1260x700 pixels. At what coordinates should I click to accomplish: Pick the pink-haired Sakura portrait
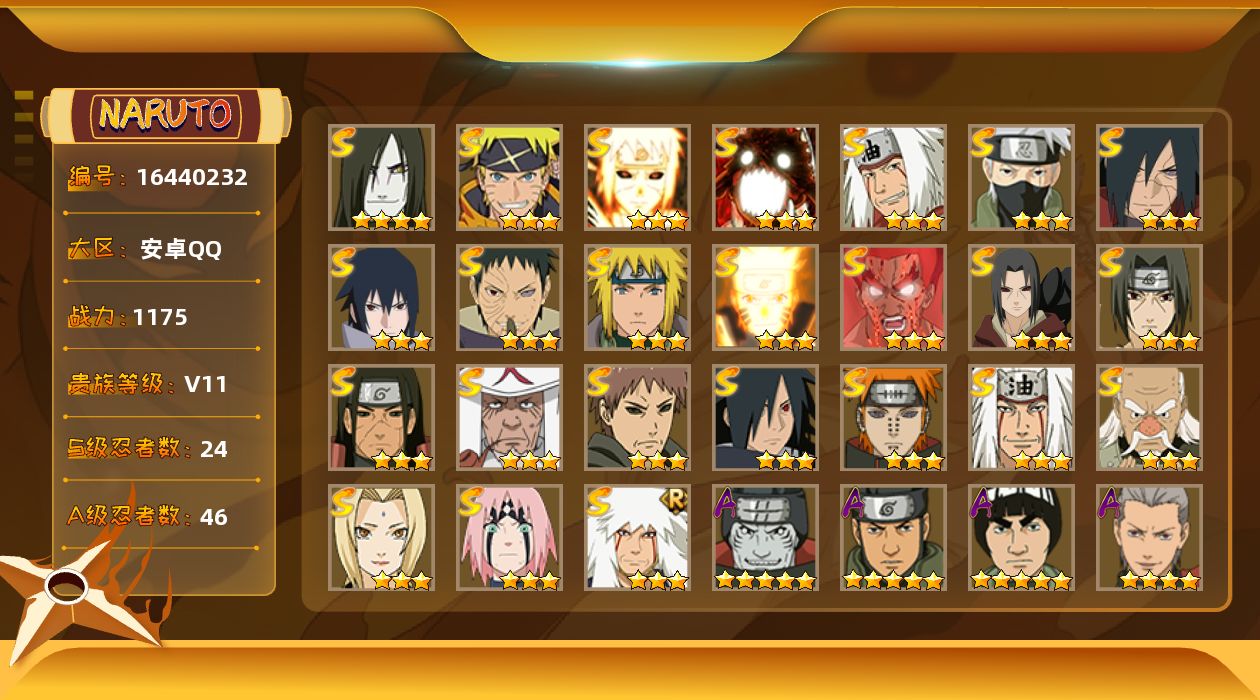point(509,537)
